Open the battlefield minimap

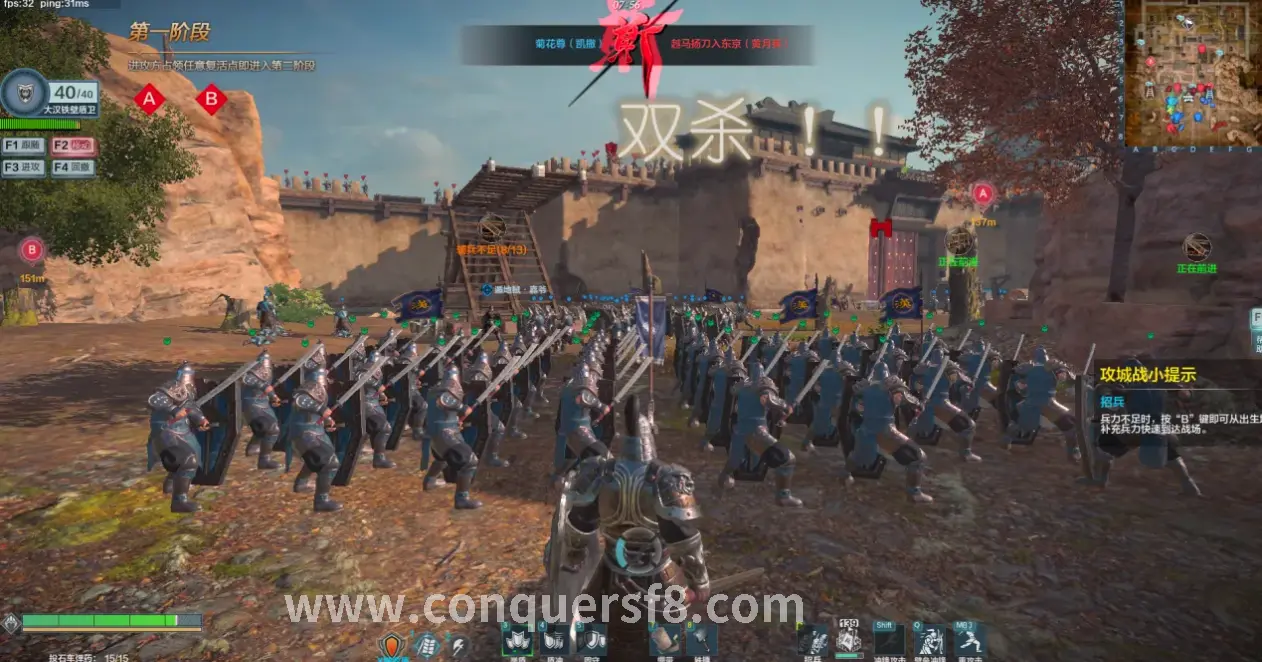pos(1191,74)
